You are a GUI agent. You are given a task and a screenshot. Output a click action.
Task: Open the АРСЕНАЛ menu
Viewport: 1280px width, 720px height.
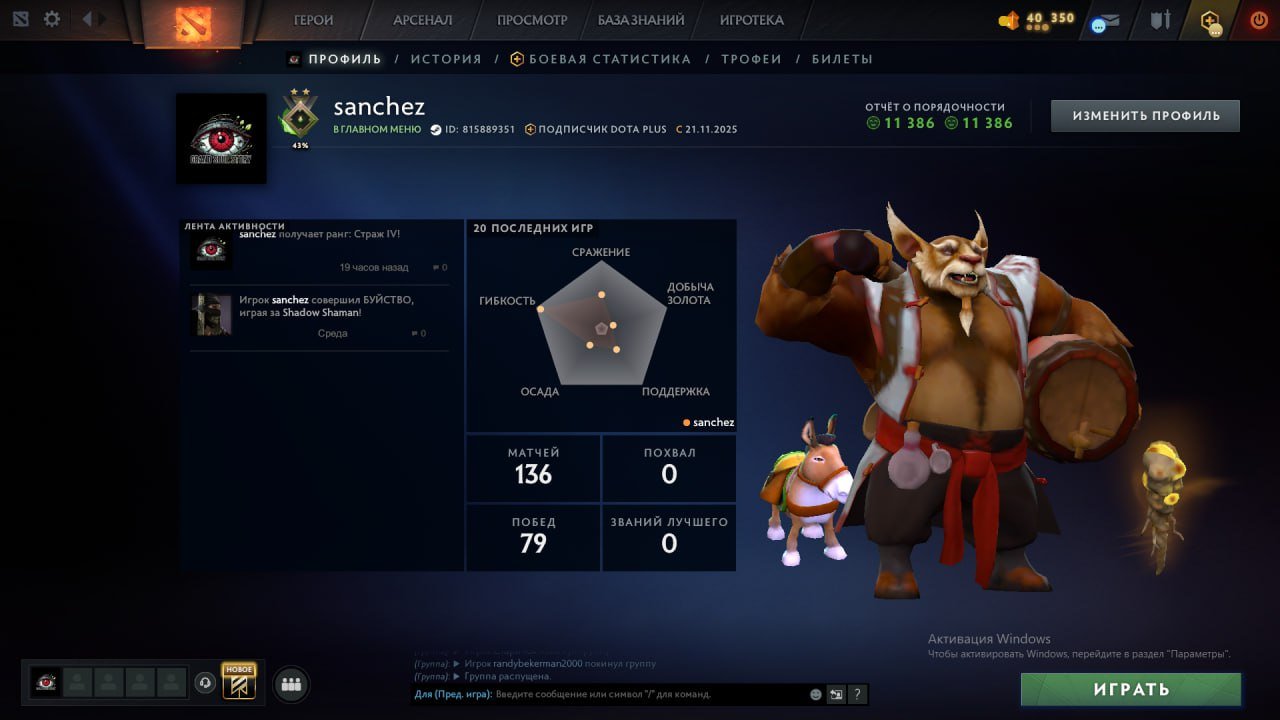pos(424,19)
